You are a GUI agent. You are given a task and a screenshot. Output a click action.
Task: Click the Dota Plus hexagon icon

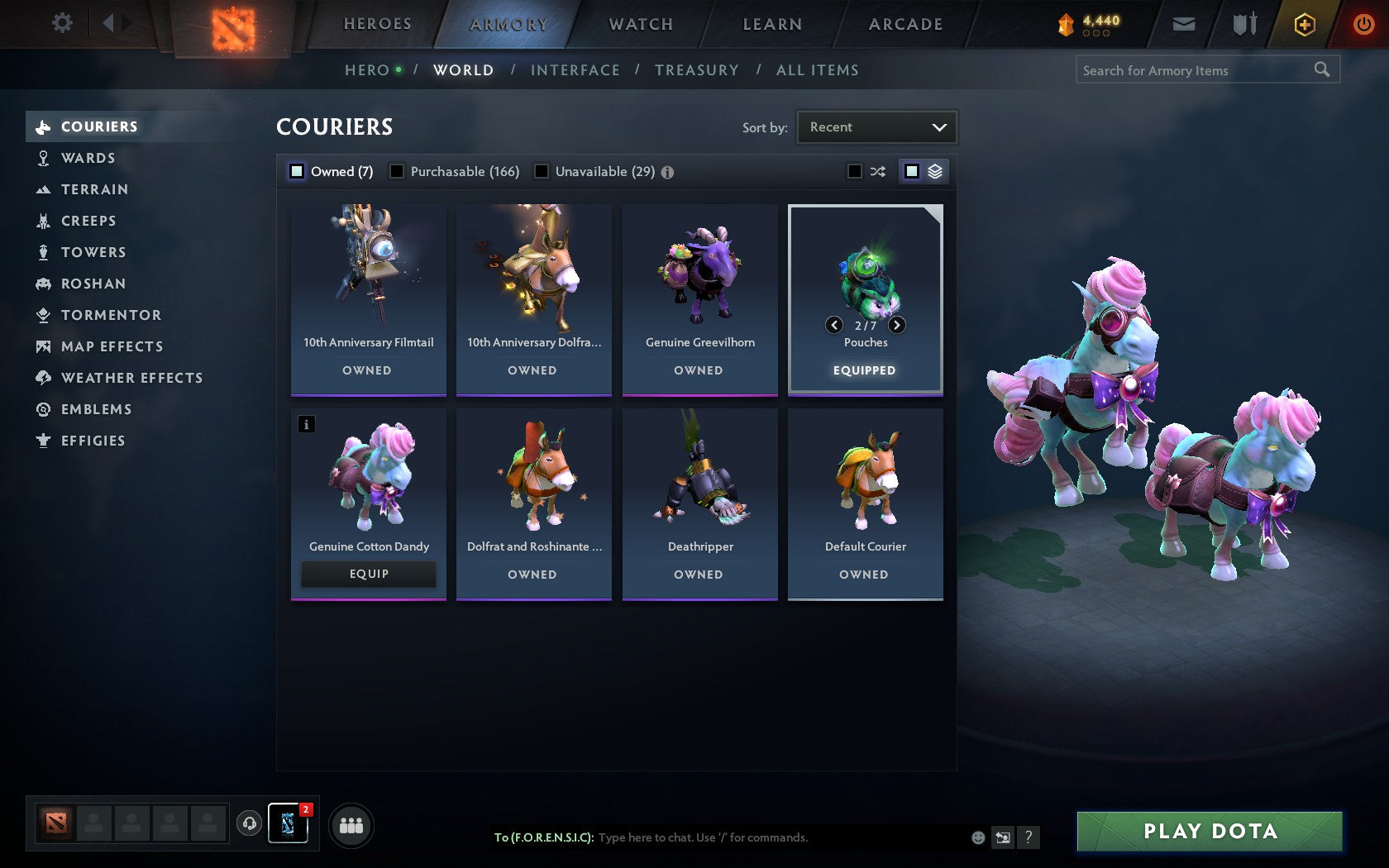tap(1305, 24)
